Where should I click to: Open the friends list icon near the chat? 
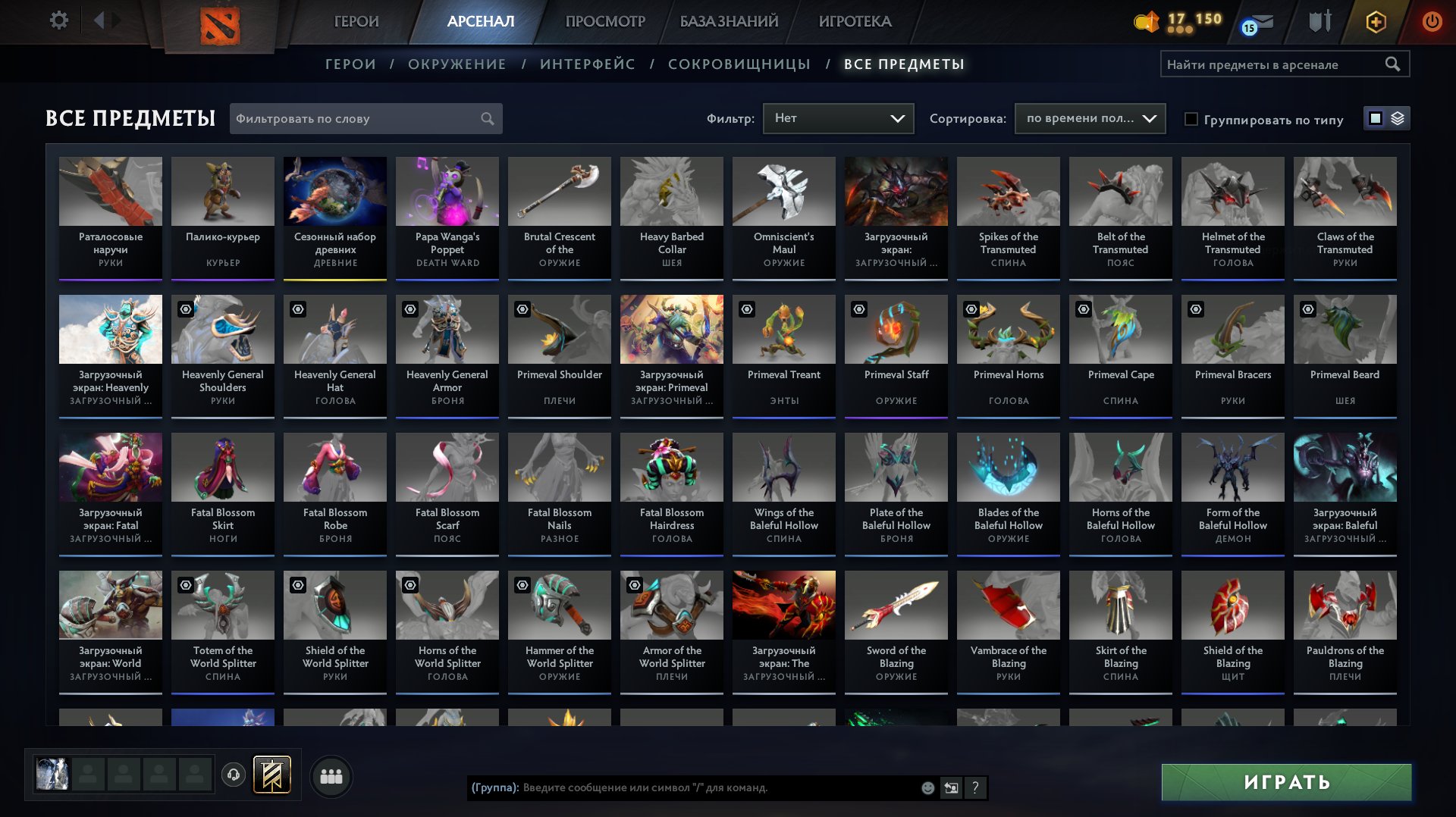(330, 776)
